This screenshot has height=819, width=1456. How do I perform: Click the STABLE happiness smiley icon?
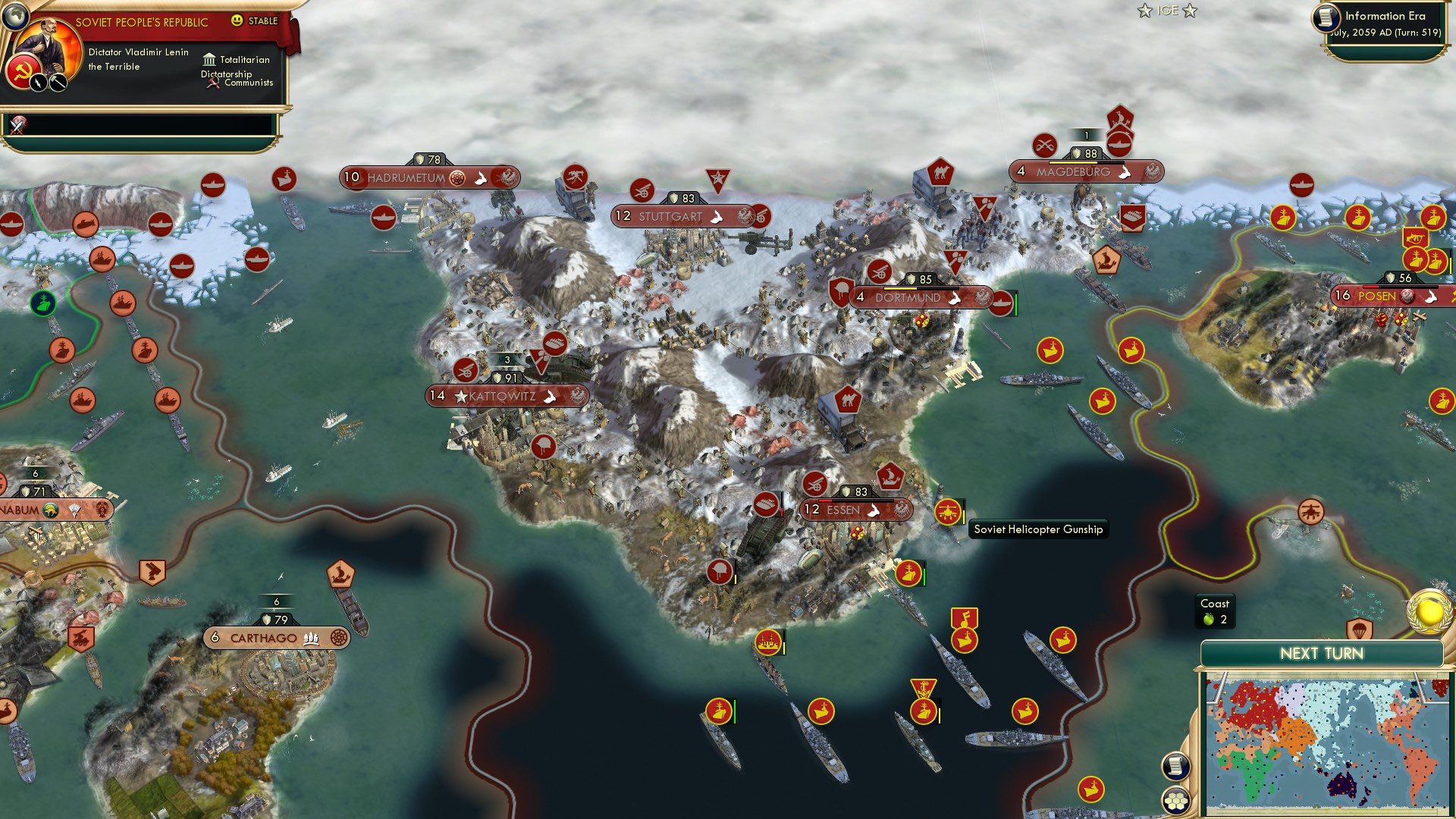pyautogui.click(x=237, y=21)
